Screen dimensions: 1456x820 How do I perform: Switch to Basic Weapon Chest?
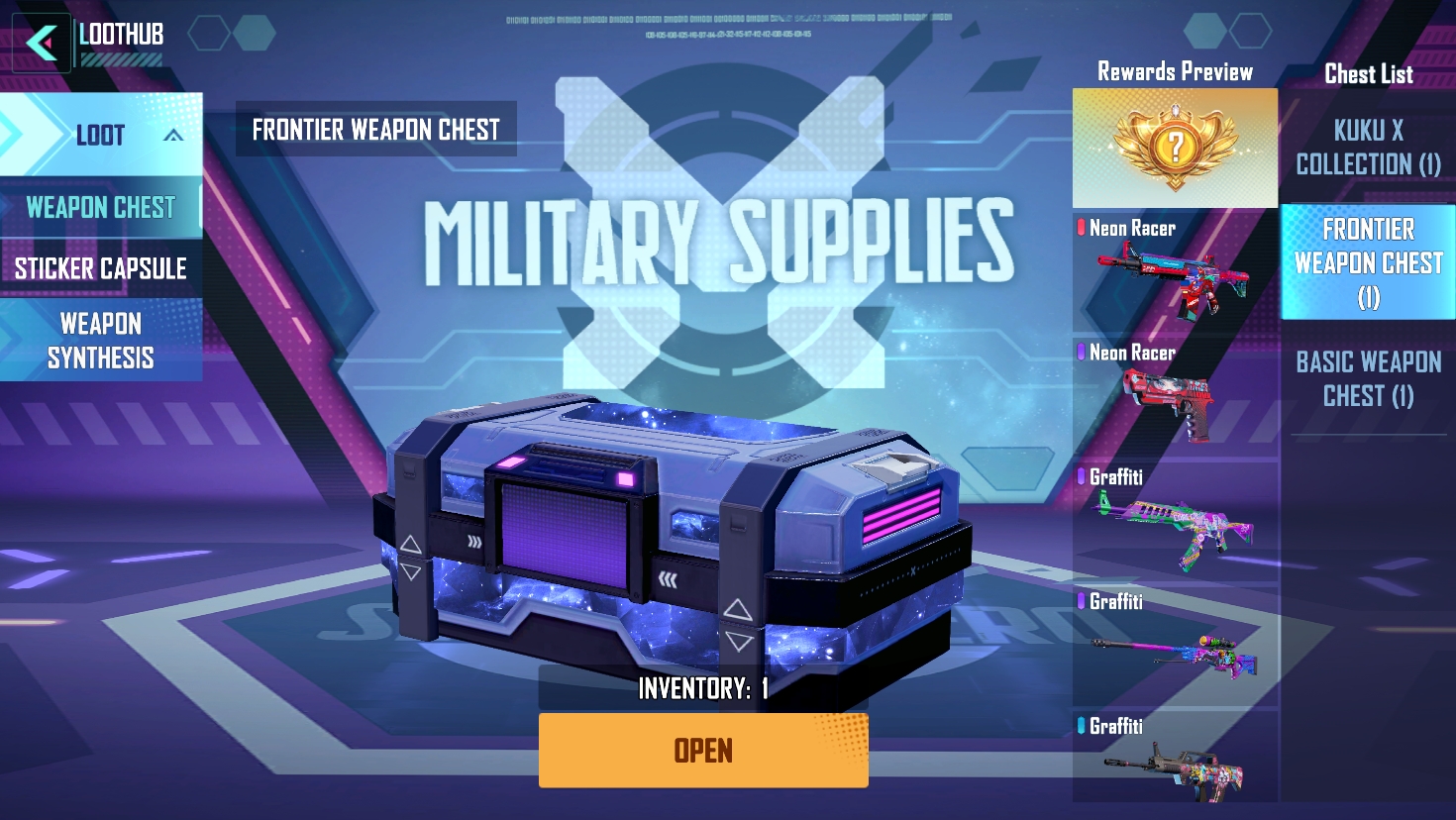click(1368, 379)
